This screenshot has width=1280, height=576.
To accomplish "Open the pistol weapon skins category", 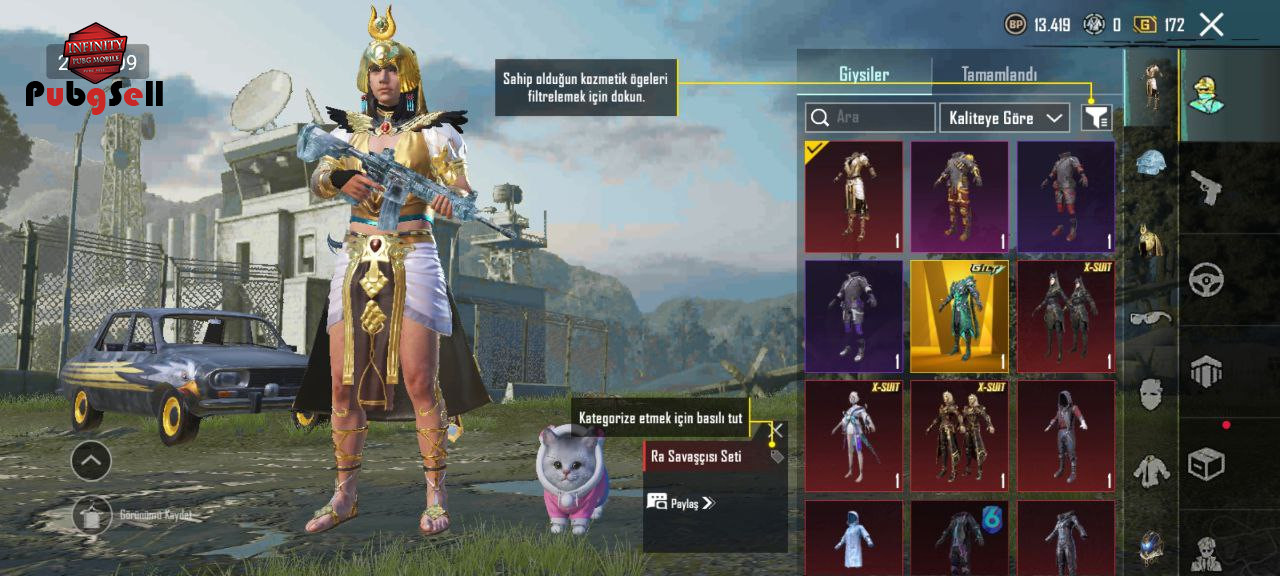I will coord(1206,187).
